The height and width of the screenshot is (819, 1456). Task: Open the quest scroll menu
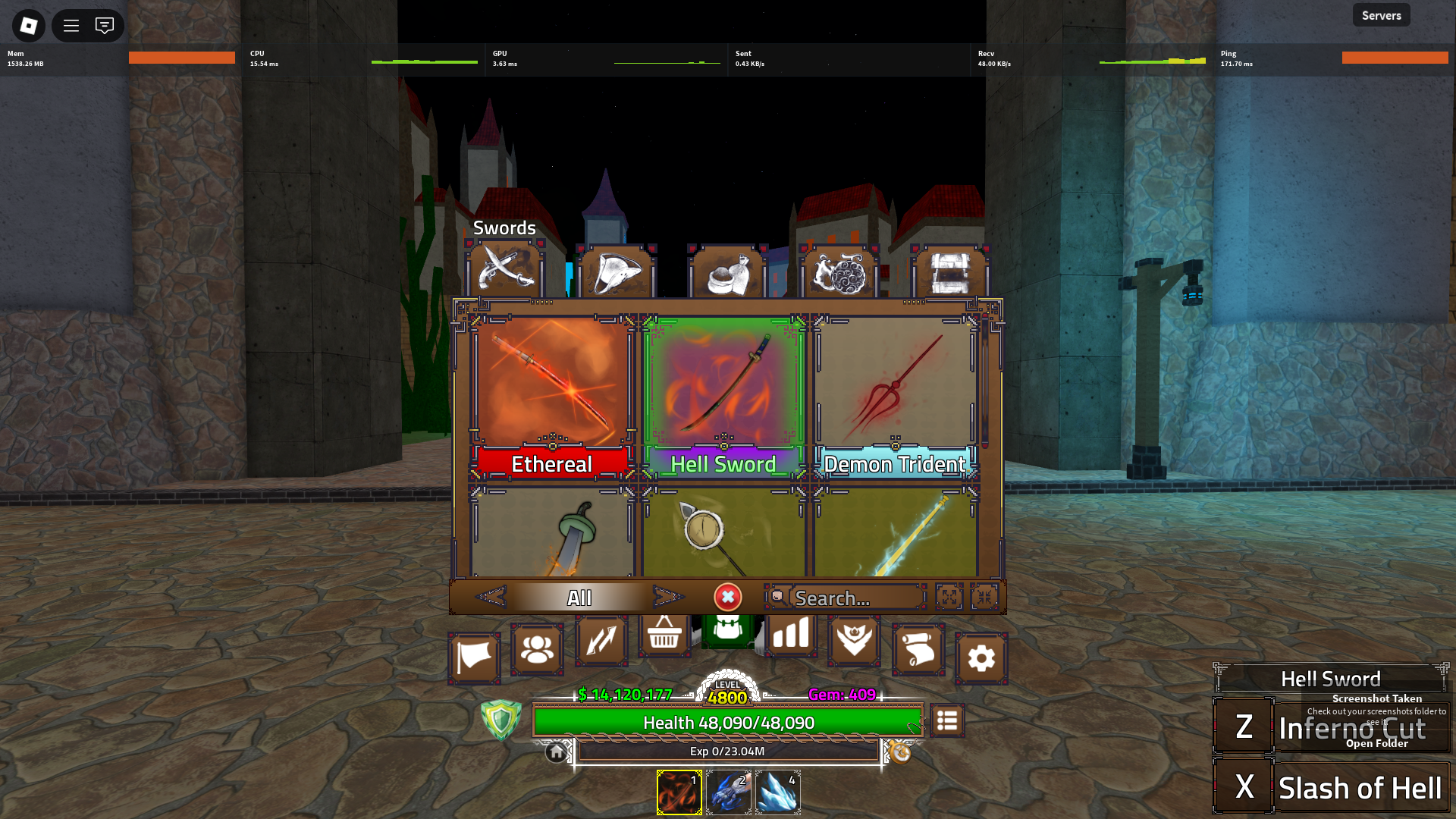click(x=918, y=650)
